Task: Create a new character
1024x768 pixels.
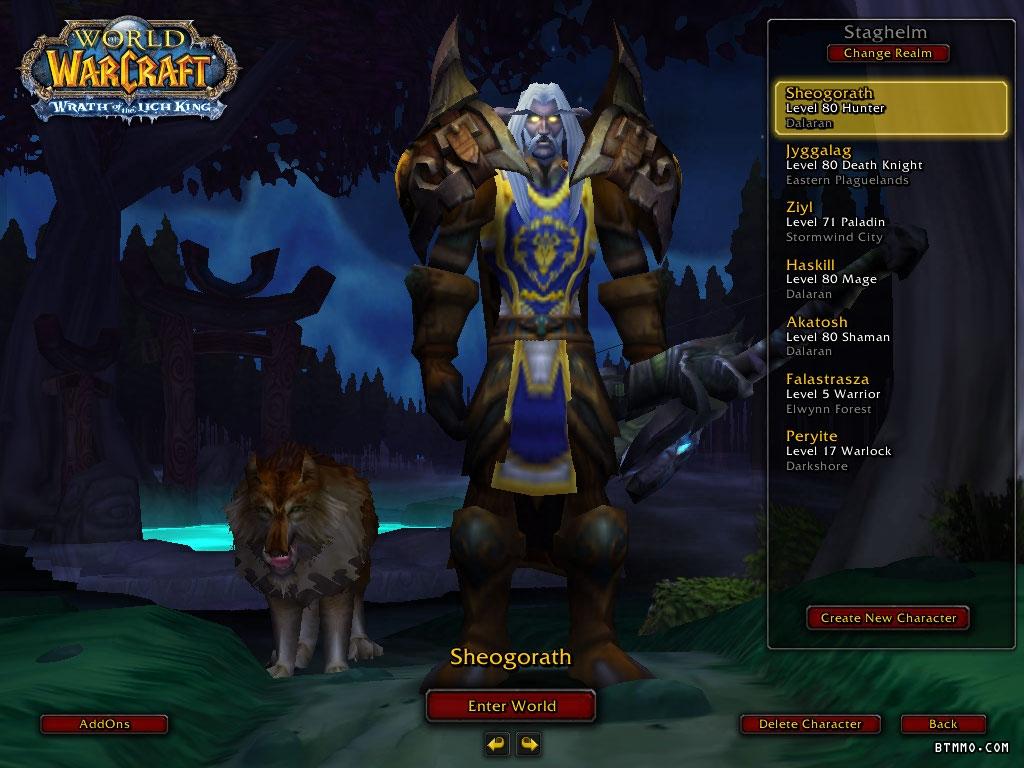Action: pos(888,618)
